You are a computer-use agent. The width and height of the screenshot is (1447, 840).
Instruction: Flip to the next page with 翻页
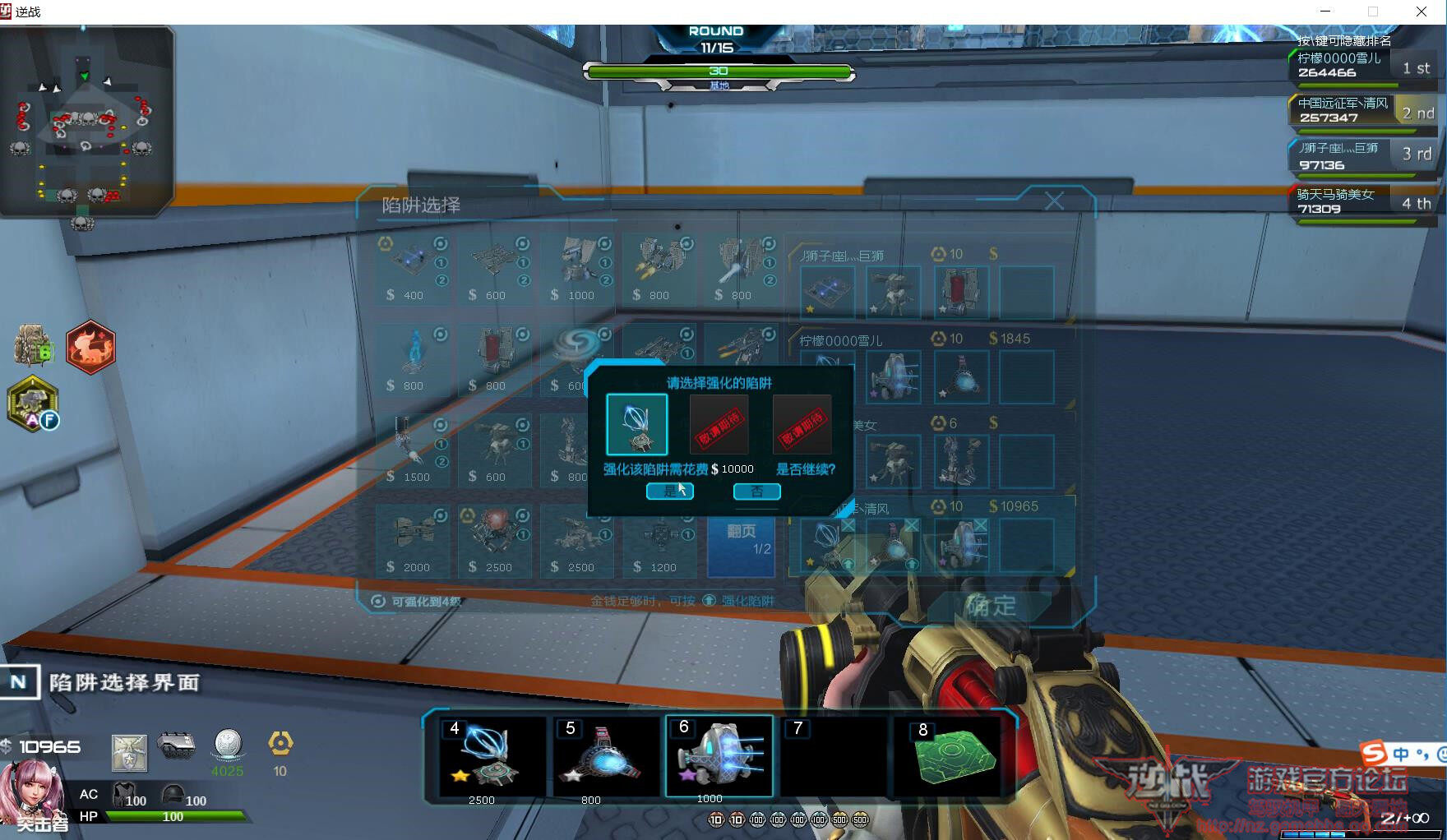click(741, 539)
